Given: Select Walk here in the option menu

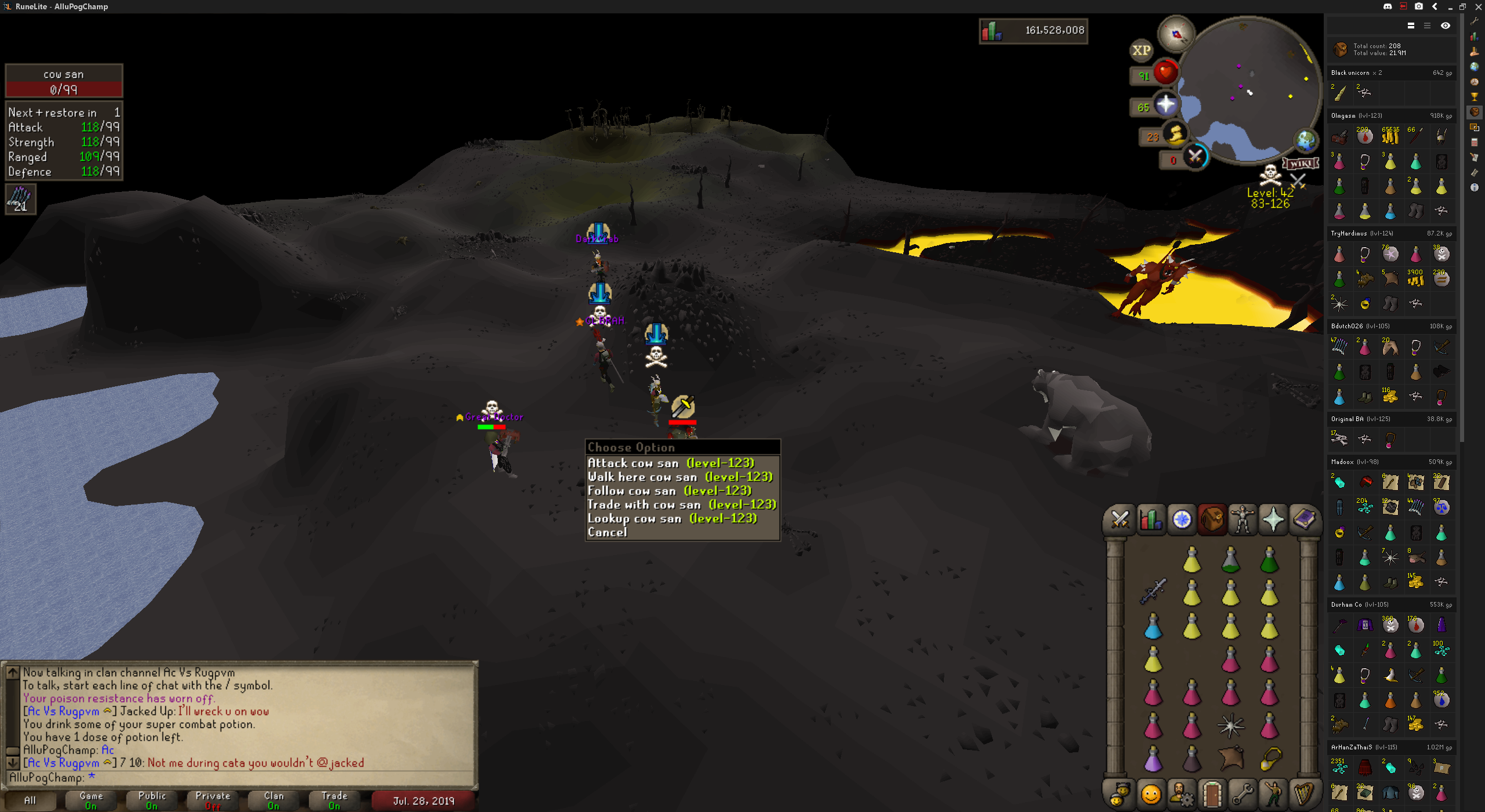Looking at the screenshot, I should (680, 477).
